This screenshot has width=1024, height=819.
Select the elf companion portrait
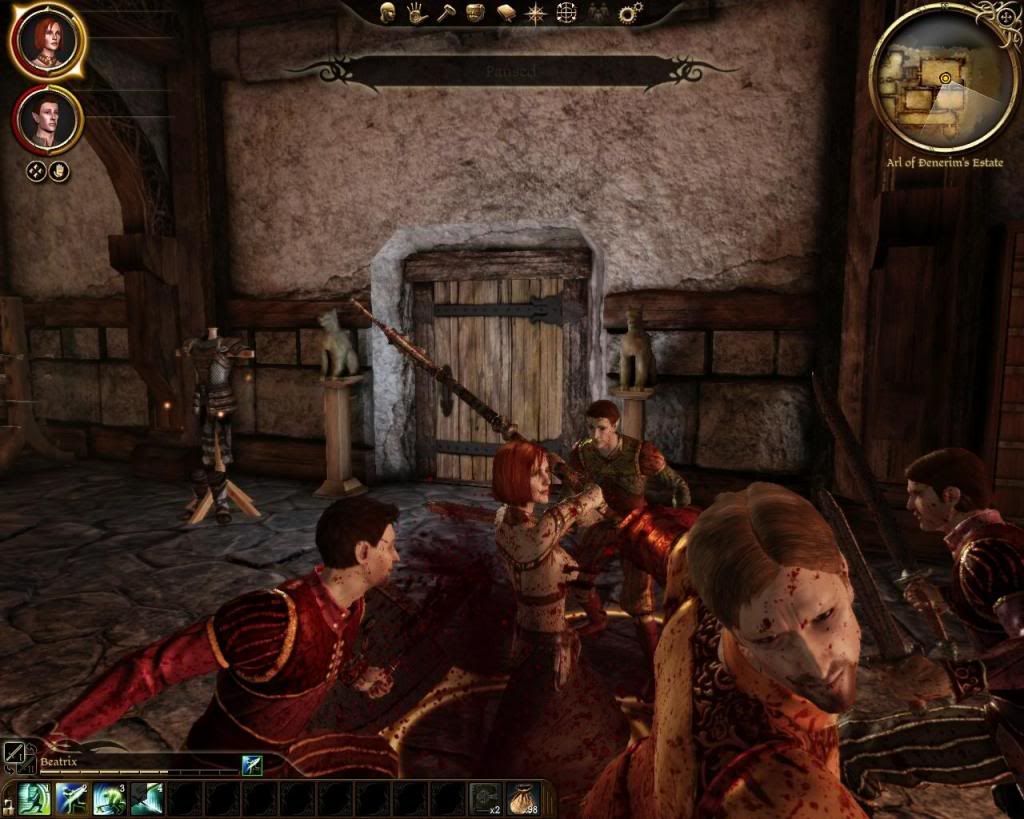point(47,119)
